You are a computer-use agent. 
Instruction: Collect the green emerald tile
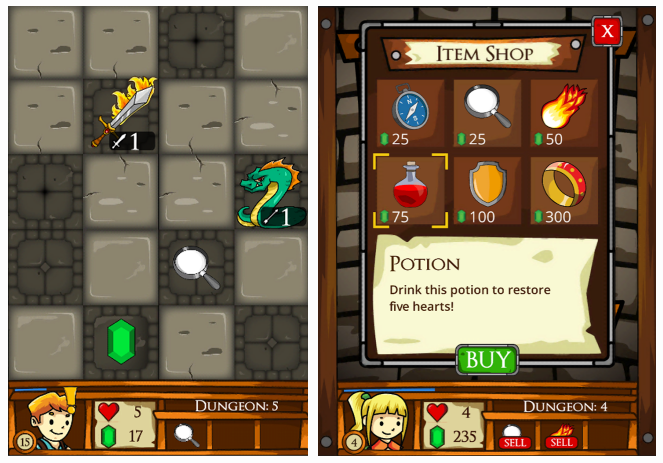[122, 341]
